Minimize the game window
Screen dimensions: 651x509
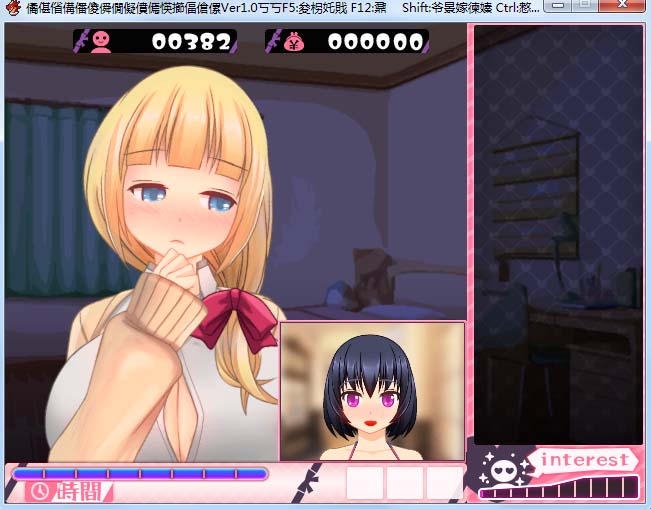[560, 7]
